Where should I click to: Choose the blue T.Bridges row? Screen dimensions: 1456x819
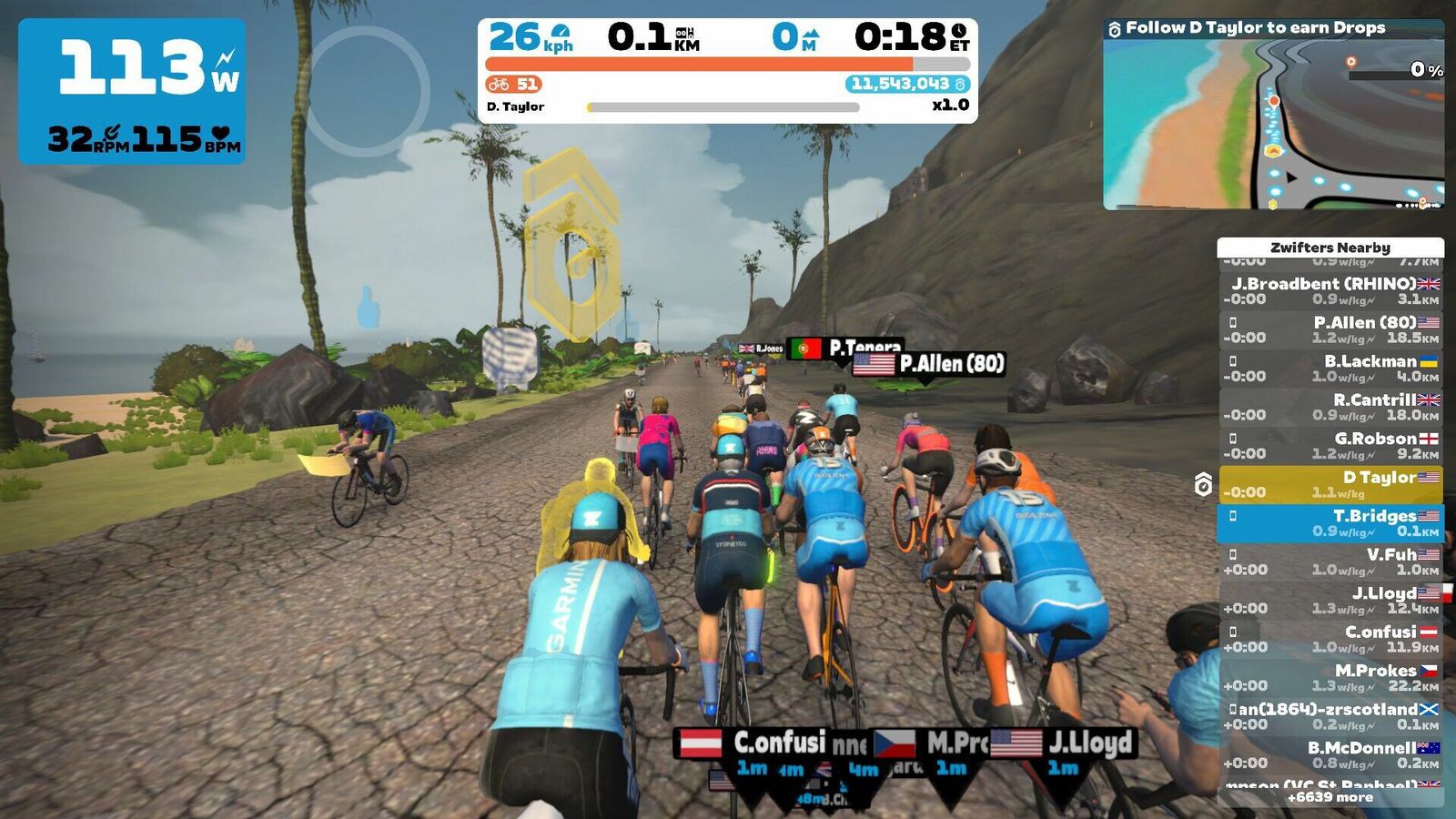1330,523
